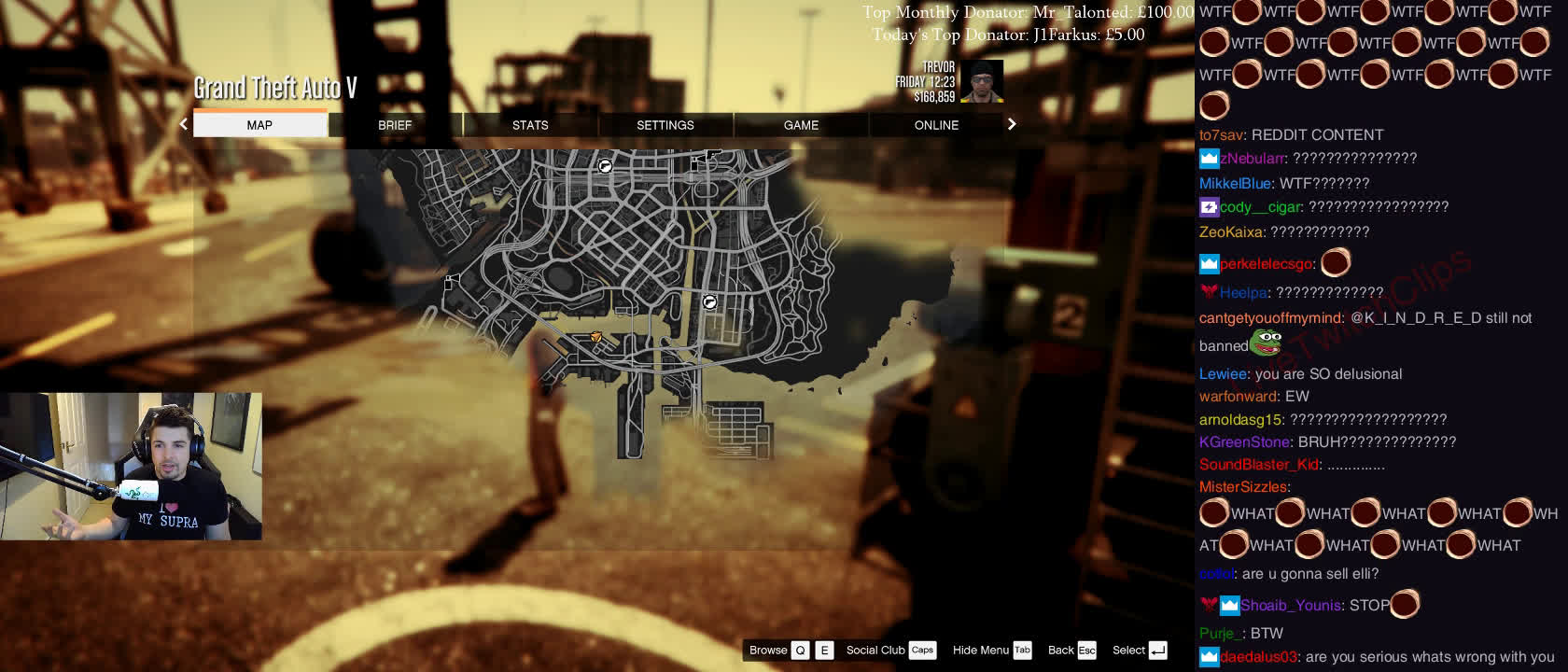The width and height of the screenshot is (1568, 672).
Task: Switch to the BRIEF tab
Action: tap(395, 125)
